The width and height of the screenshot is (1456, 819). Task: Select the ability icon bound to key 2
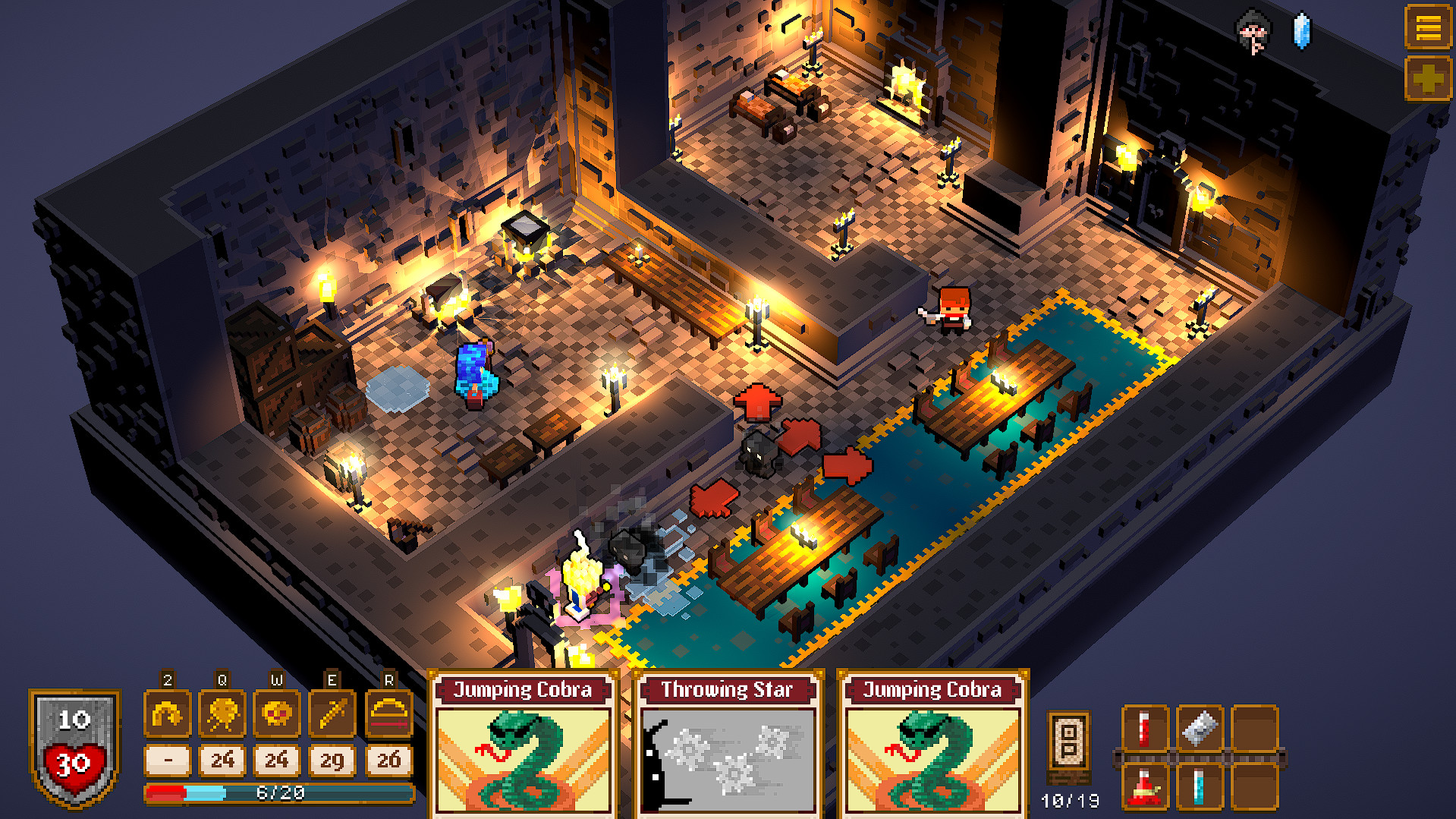click(x=168, y=714)
